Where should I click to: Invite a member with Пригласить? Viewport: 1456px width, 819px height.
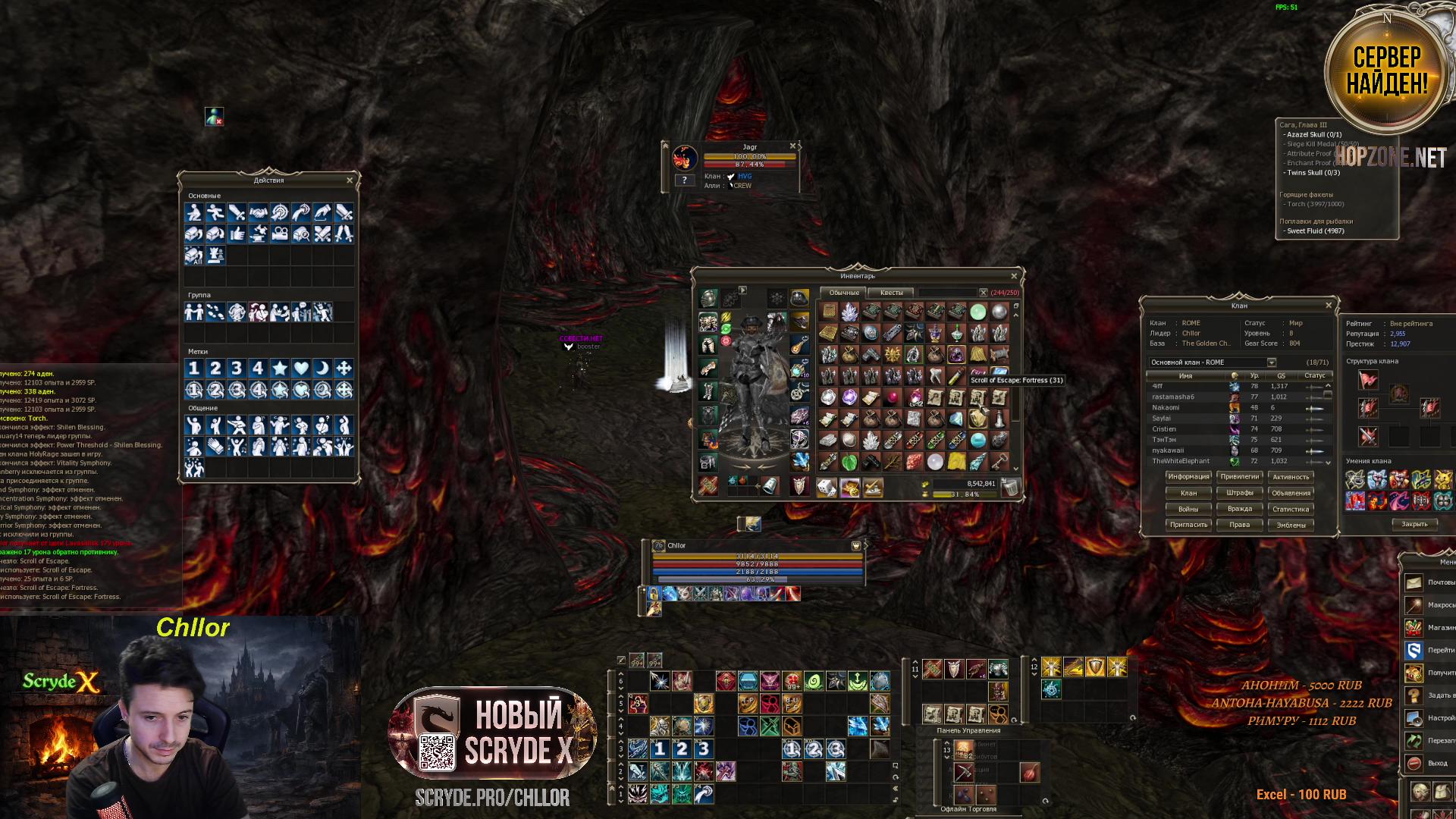click(1188, 525)
